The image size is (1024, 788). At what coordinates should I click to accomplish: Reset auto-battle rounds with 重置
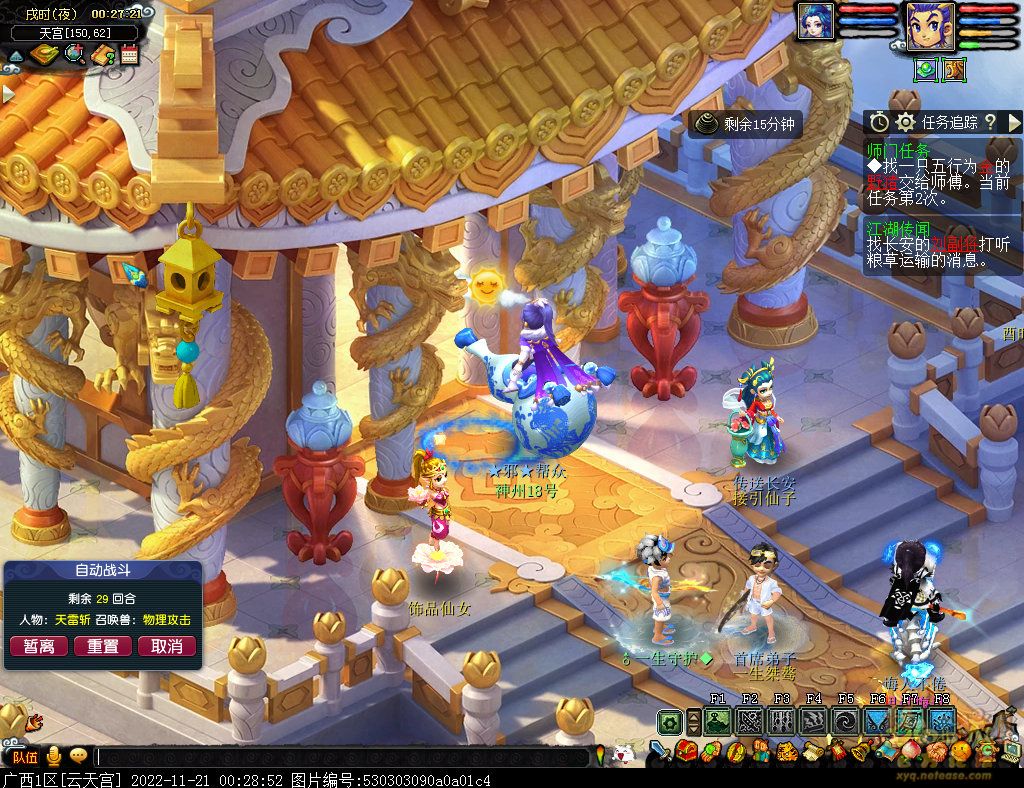coord(103,646)
